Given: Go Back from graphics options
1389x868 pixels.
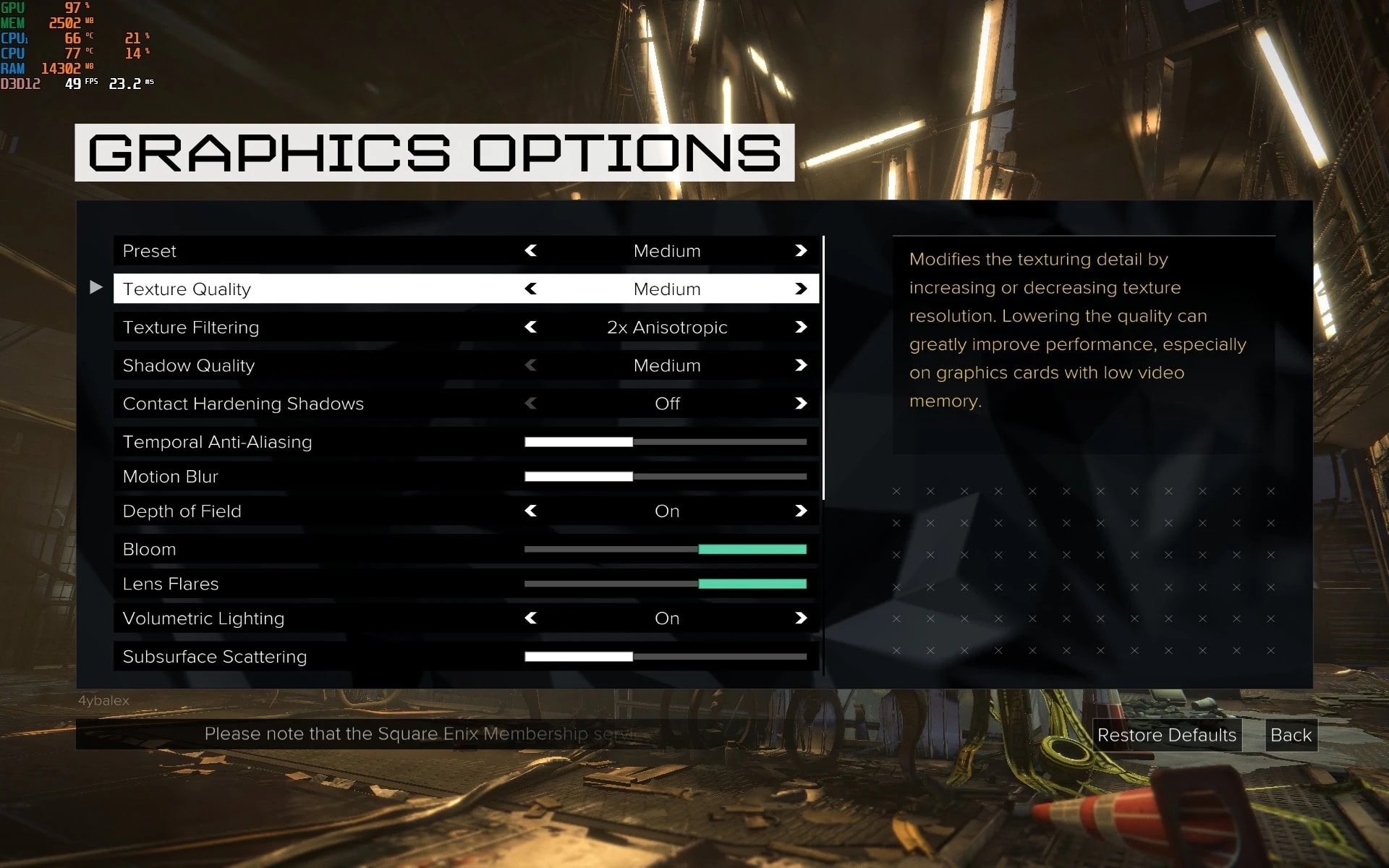Looking at the screenshot, I should pos(1291,735).
